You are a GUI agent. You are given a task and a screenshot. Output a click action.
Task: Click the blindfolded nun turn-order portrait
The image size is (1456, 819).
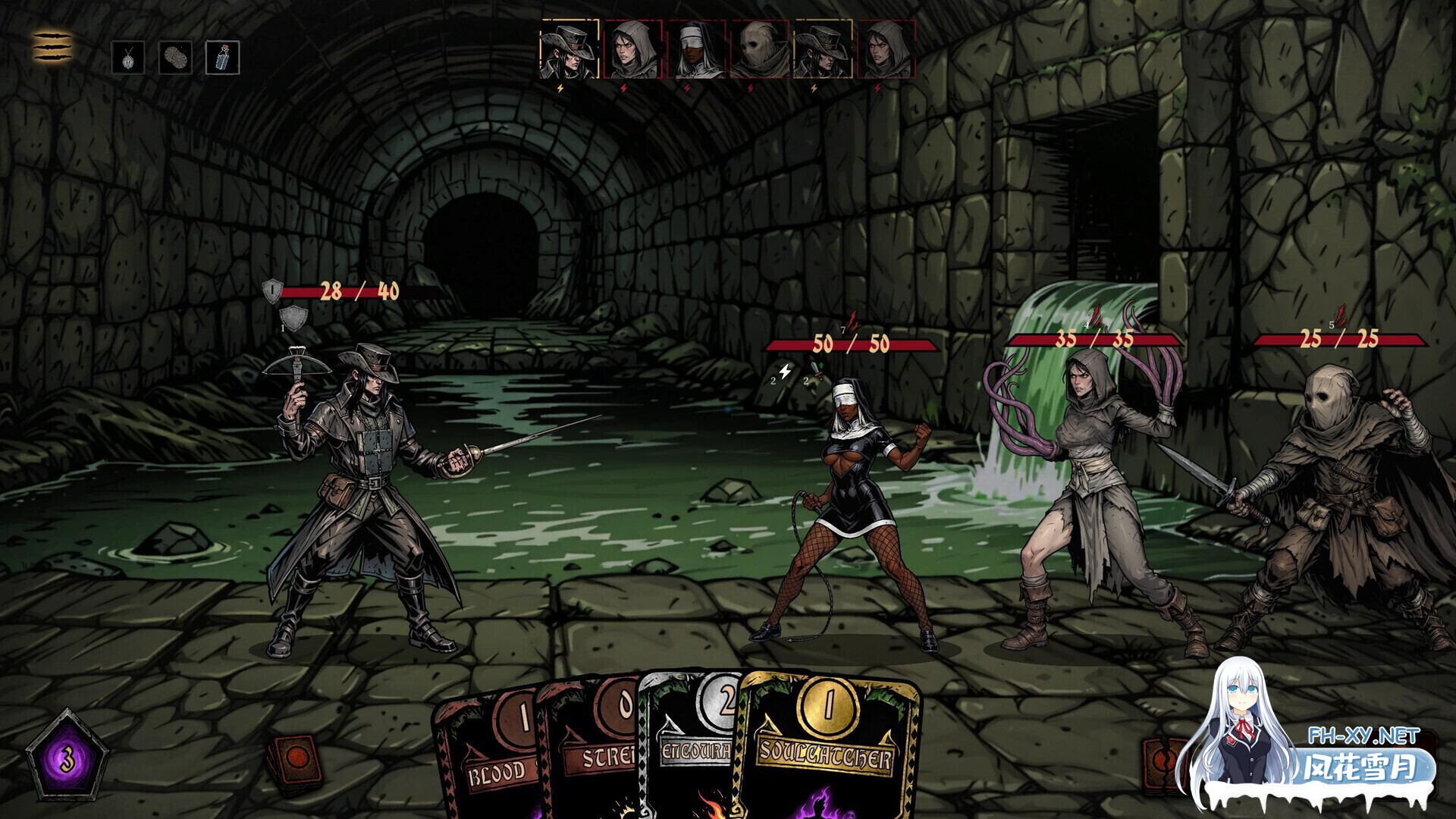(696, 50)
